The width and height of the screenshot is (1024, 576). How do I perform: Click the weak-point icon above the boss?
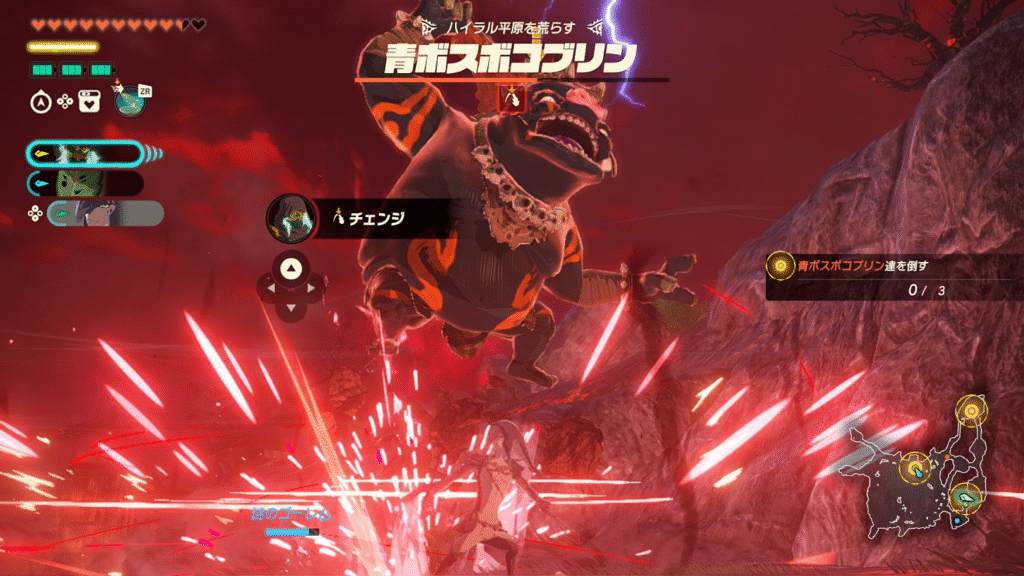click(512, 97)
